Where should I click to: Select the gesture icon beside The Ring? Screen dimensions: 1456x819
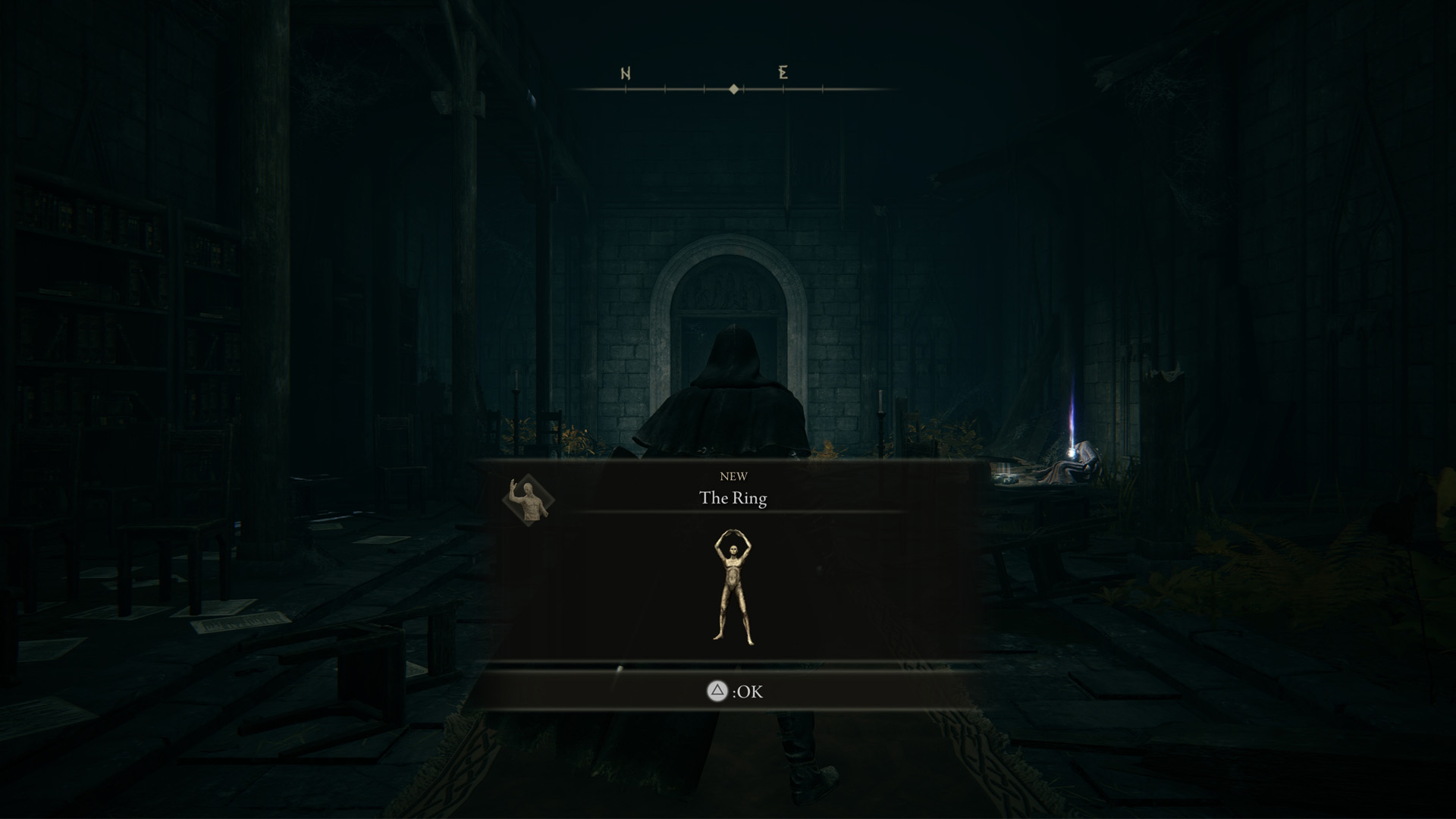(529, 500)
